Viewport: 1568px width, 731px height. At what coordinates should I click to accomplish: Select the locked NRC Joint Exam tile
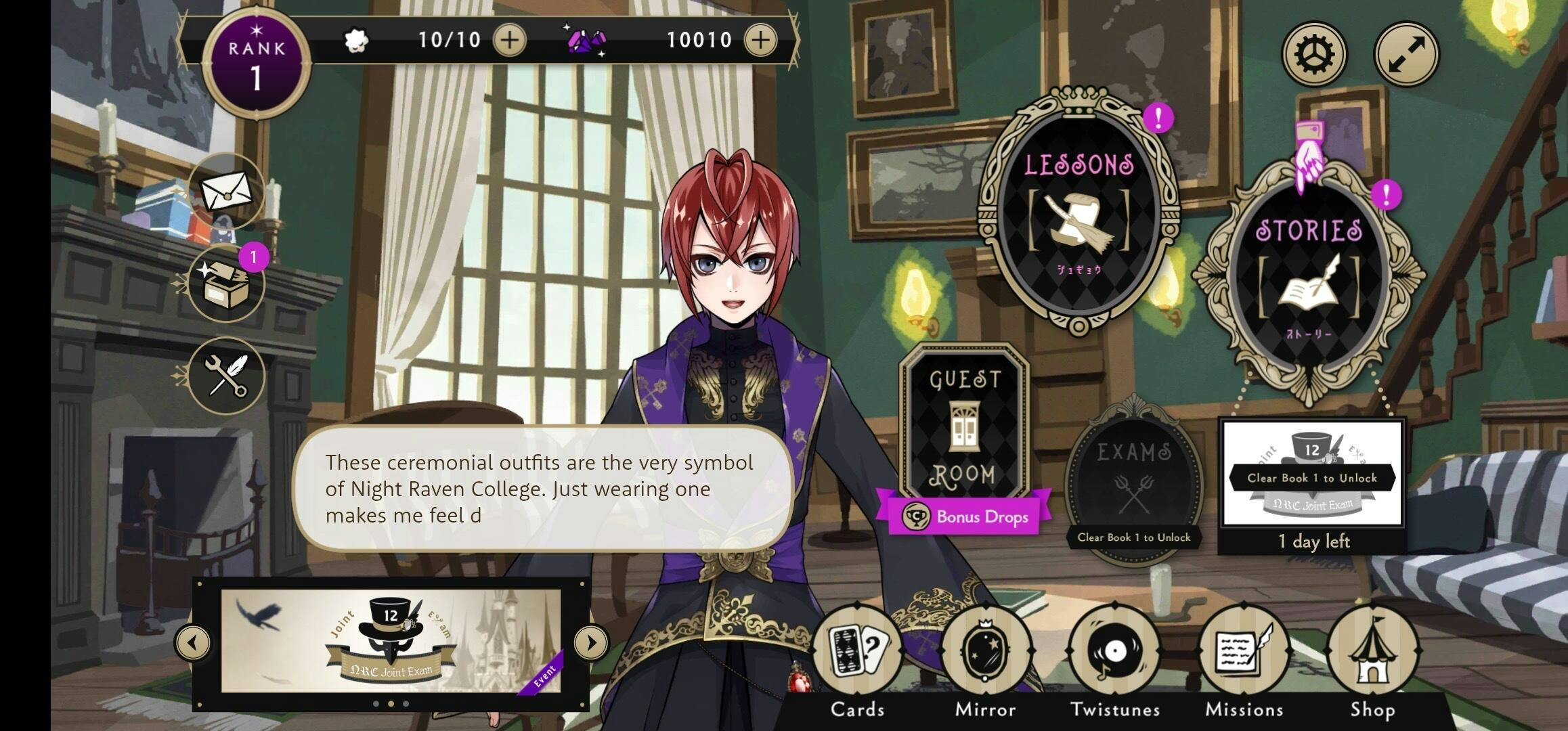tap(1312, 474)
